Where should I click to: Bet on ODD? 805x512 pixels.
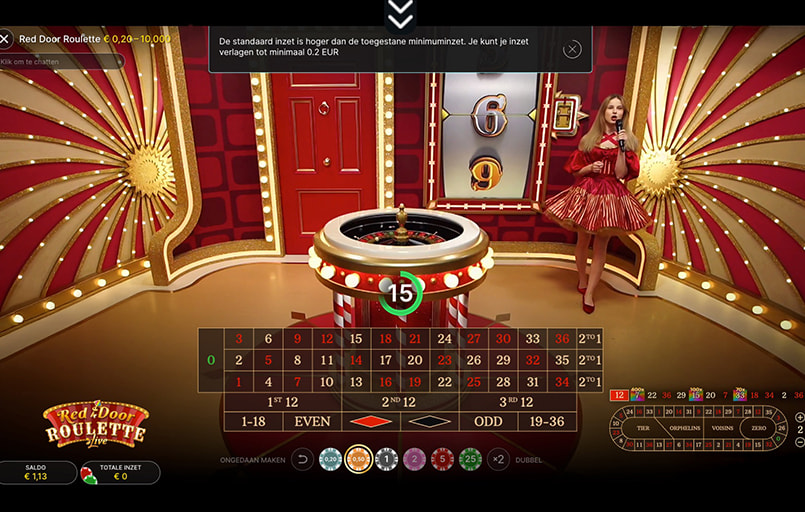[x=488, y=421]
